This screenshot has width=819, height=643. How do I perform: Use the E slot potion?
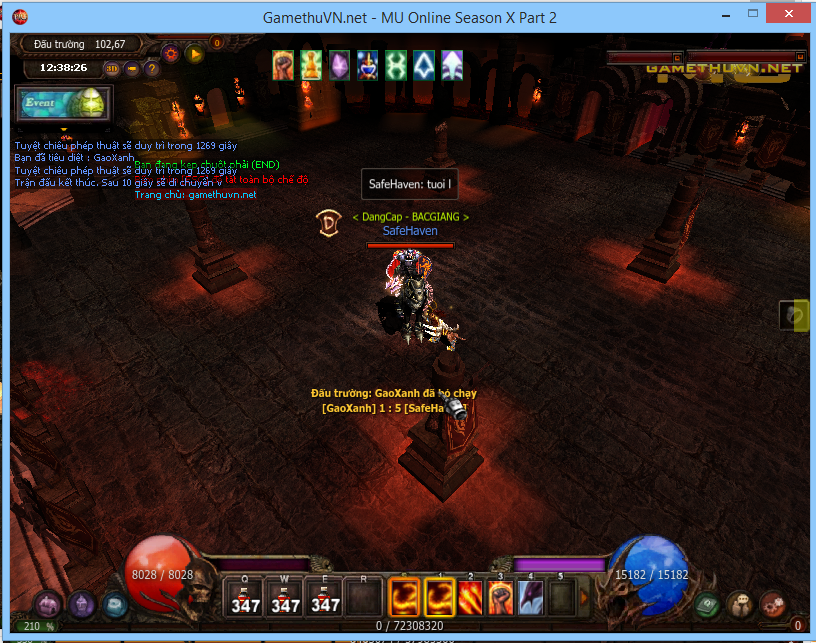pos(324,597)
